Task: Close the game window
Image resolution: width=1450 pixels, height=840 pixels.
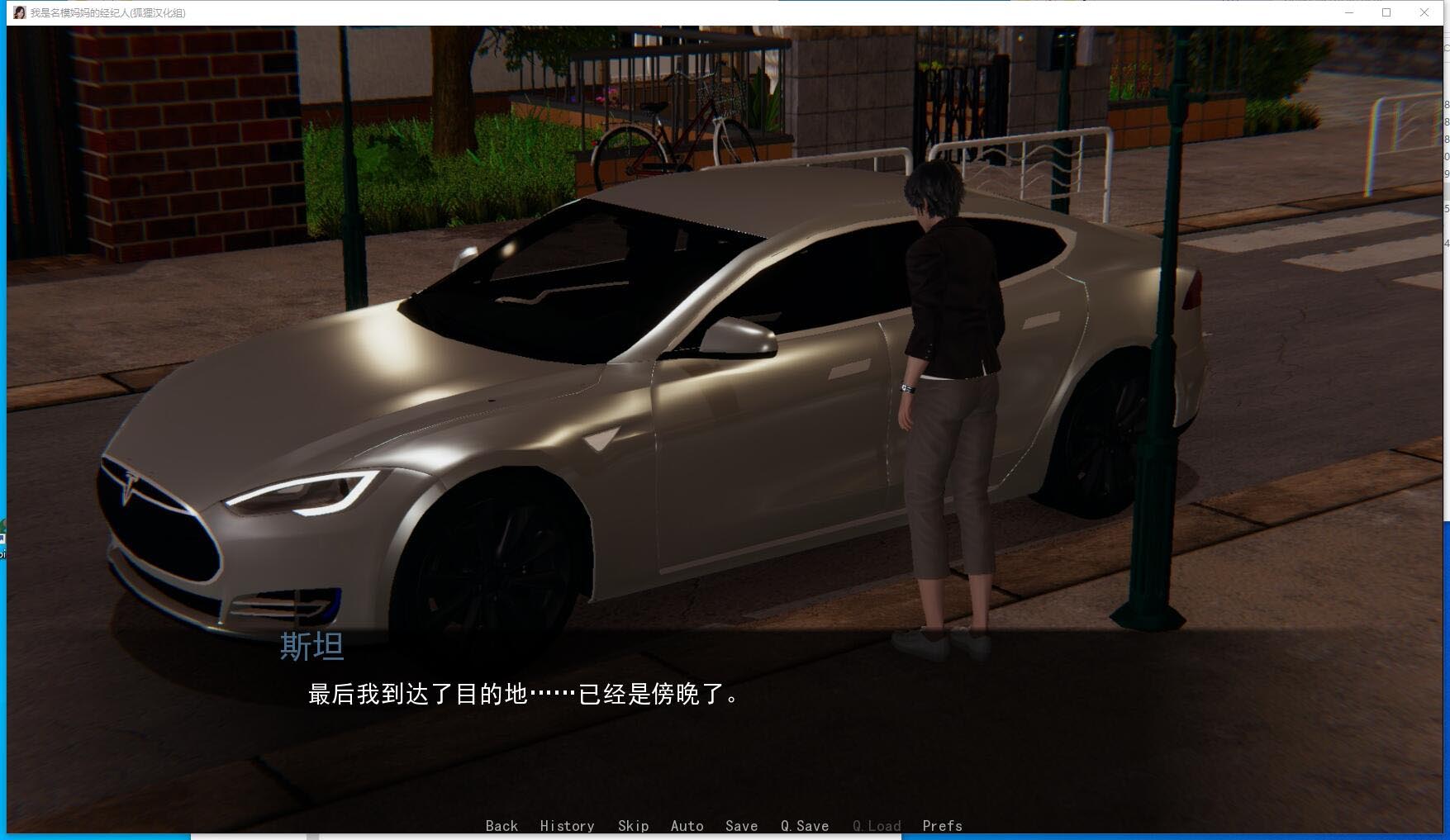Action: point(1424,12)
